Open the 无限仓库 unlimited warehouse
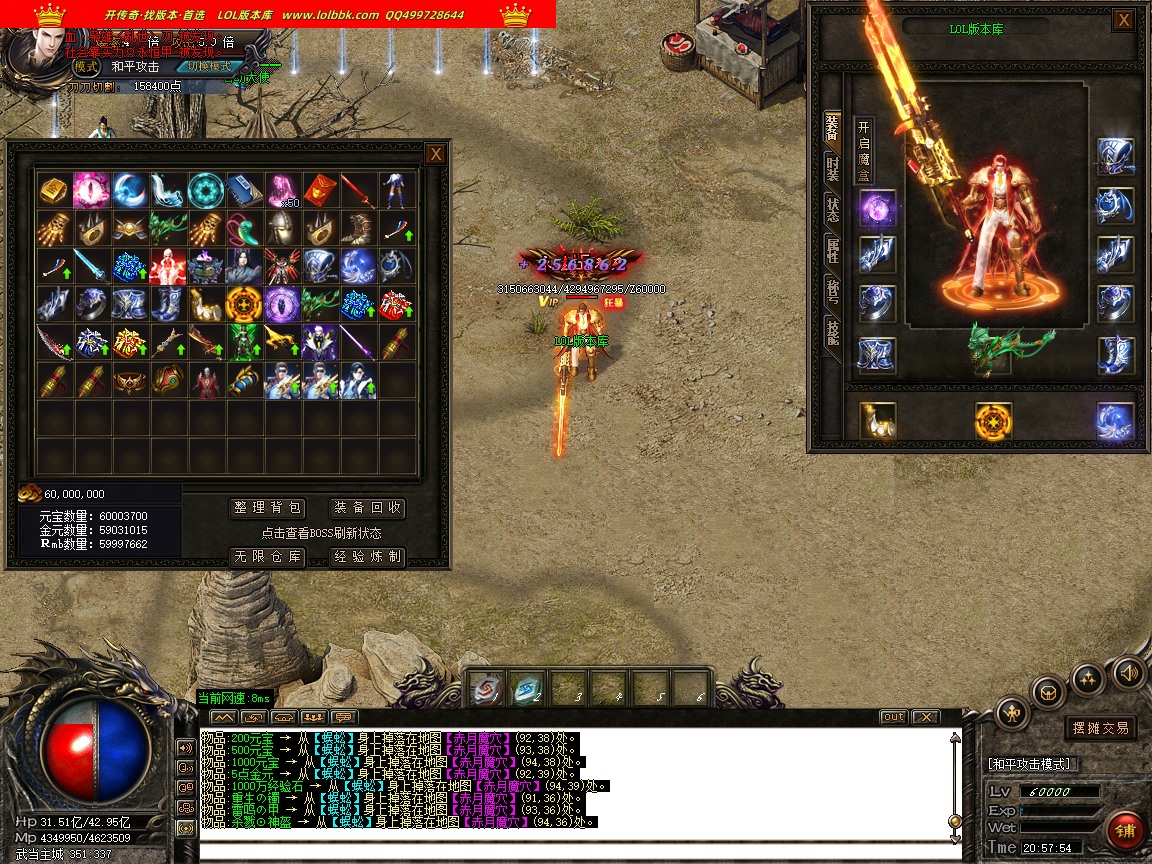 point(266,557)
